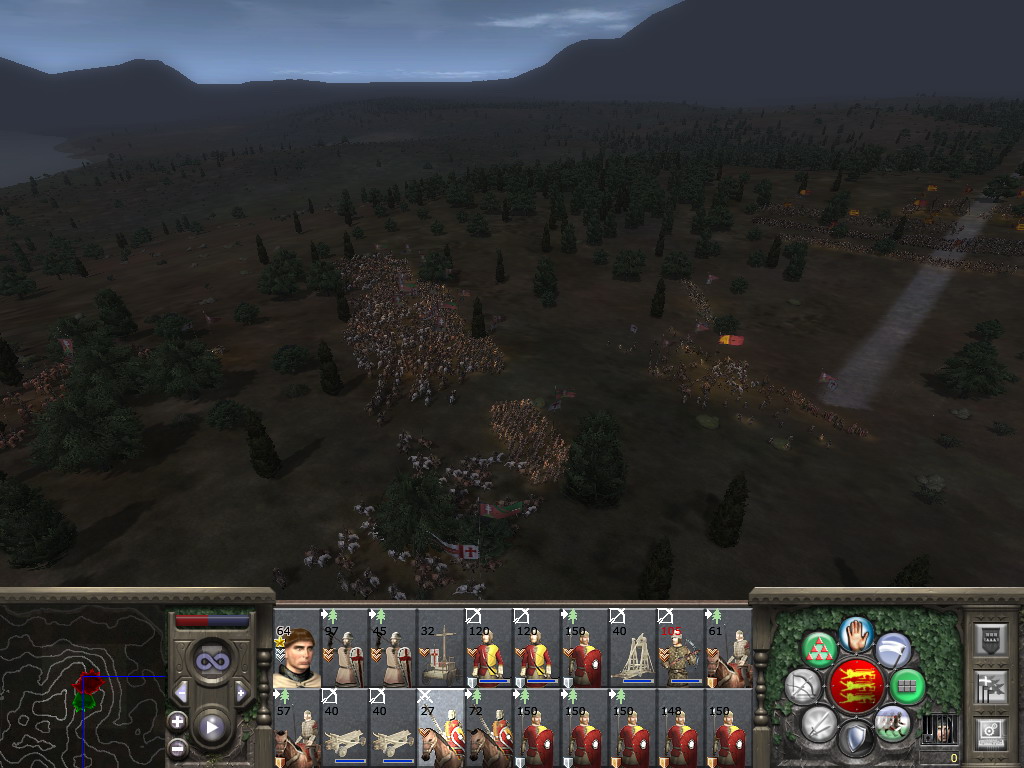Viewport: 1024px width, 768px height.
Task: Select the trebuchet unit card
Action: tap(631, 648)
